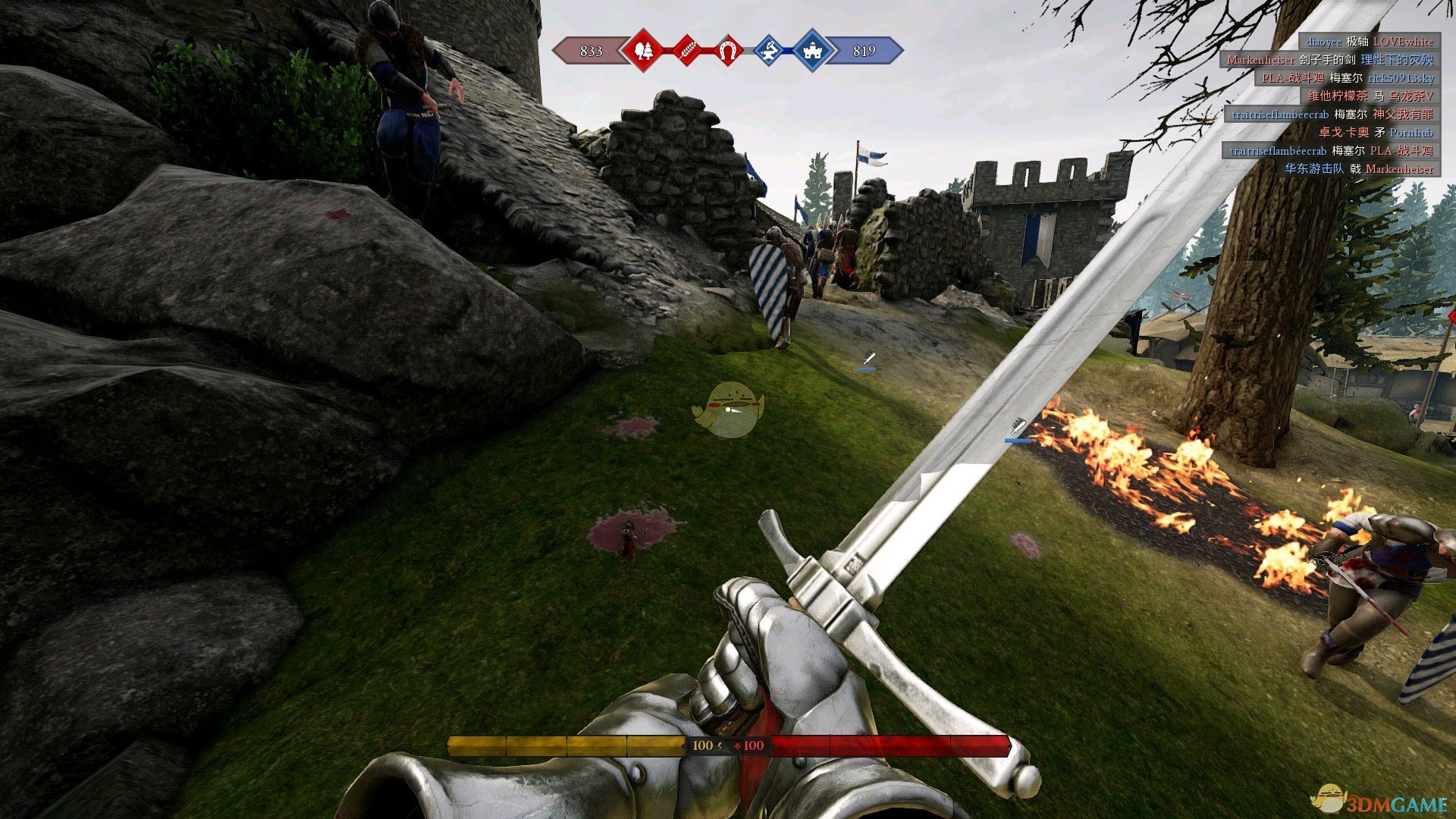Viewport: 1456px width, 819px height.
Task: Select the blue anvil capture point icon
Action: 769,51
